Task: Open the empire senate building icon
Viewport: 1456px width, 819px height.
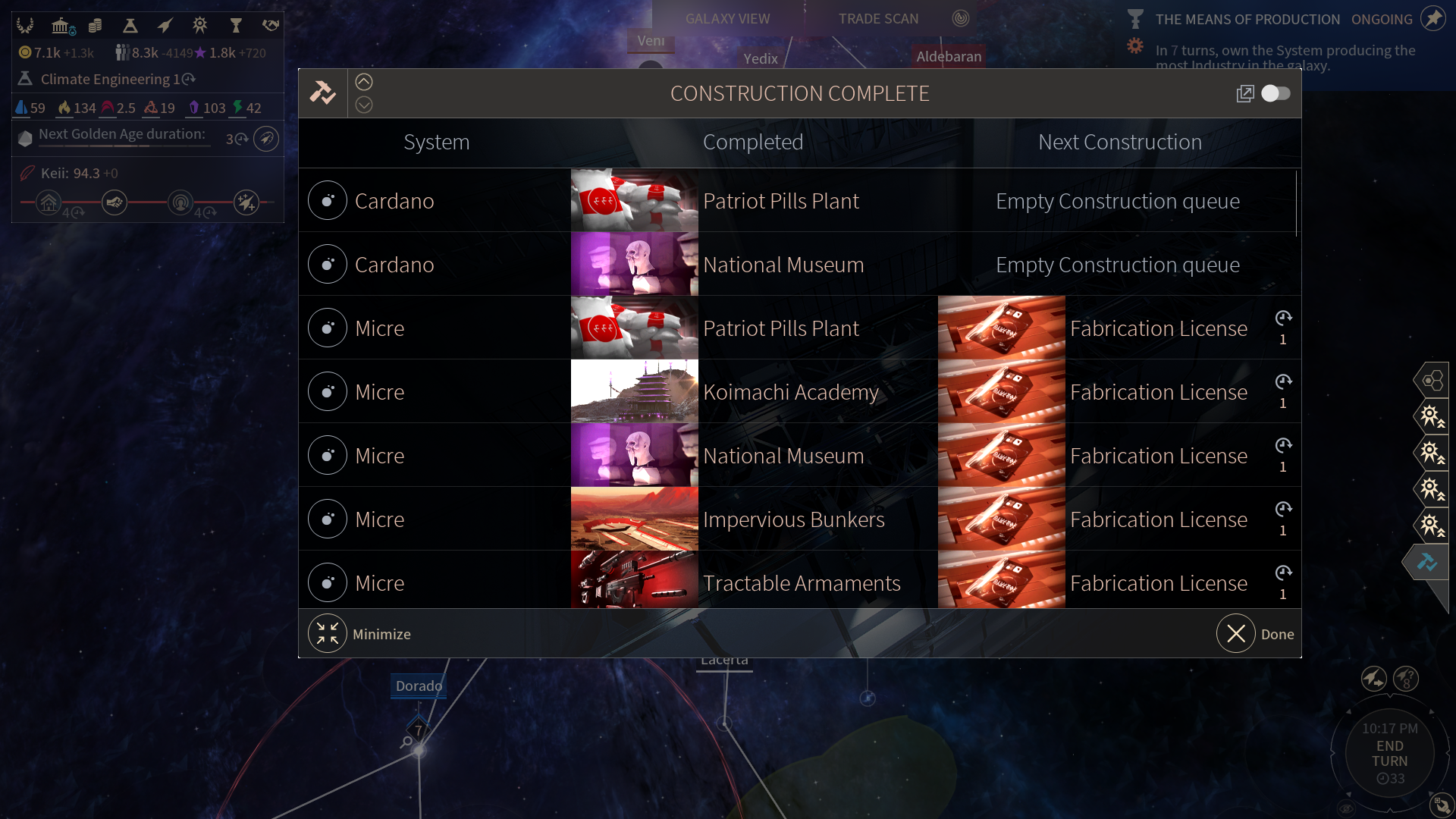Action: coord(61,27)
